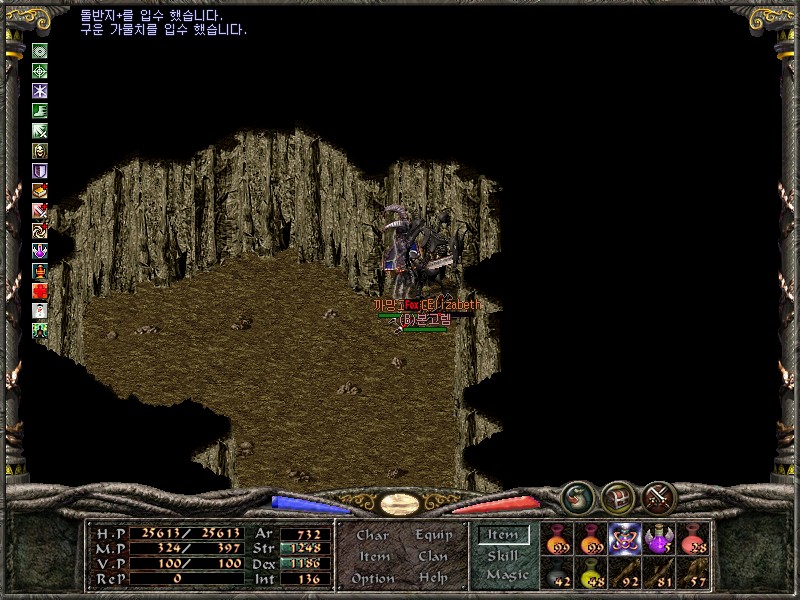
Task: Open the Help menu
Action: [433, 578]
